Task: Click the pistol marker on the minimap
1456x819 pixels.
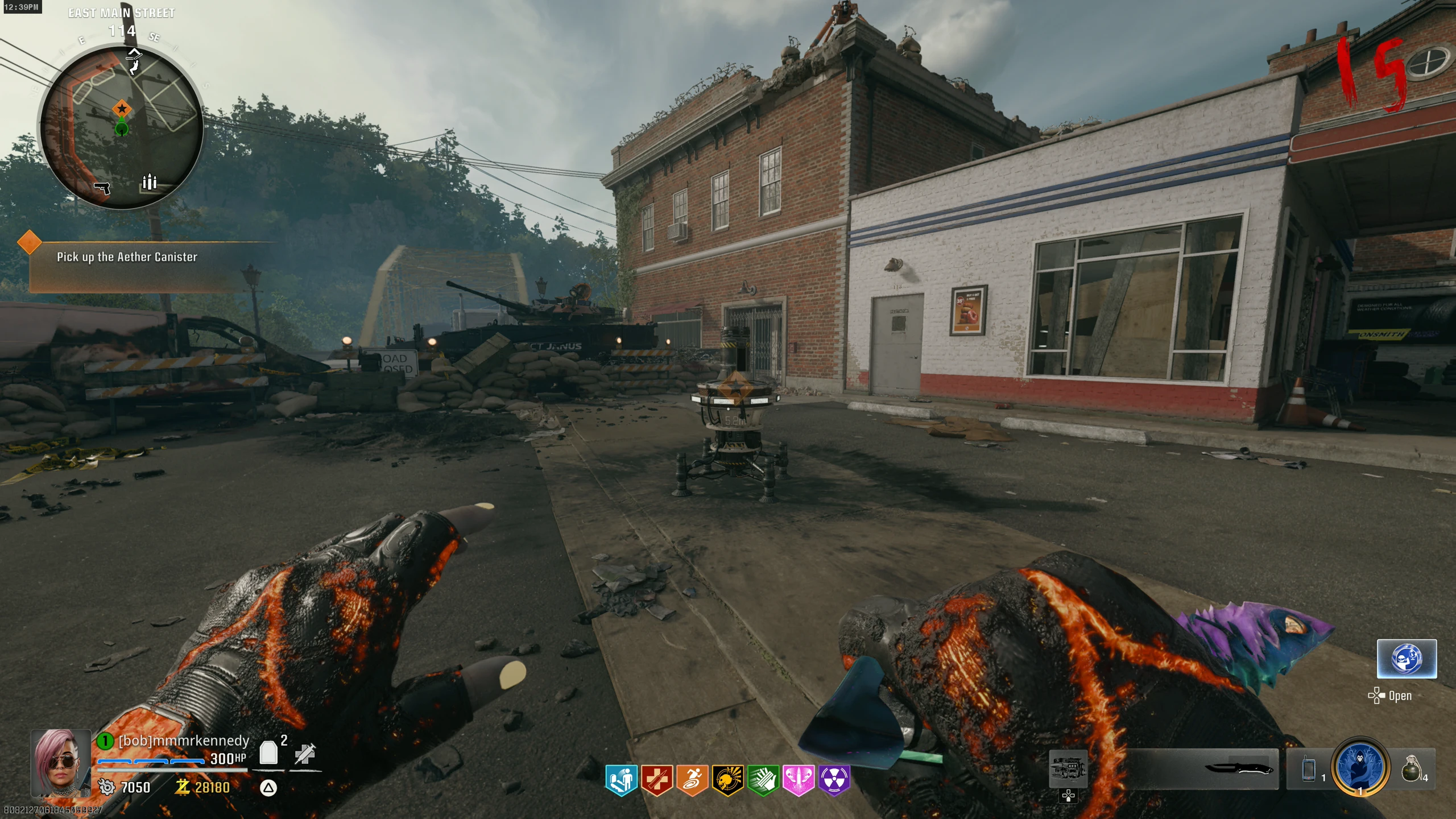Action: tap(102, 188)
